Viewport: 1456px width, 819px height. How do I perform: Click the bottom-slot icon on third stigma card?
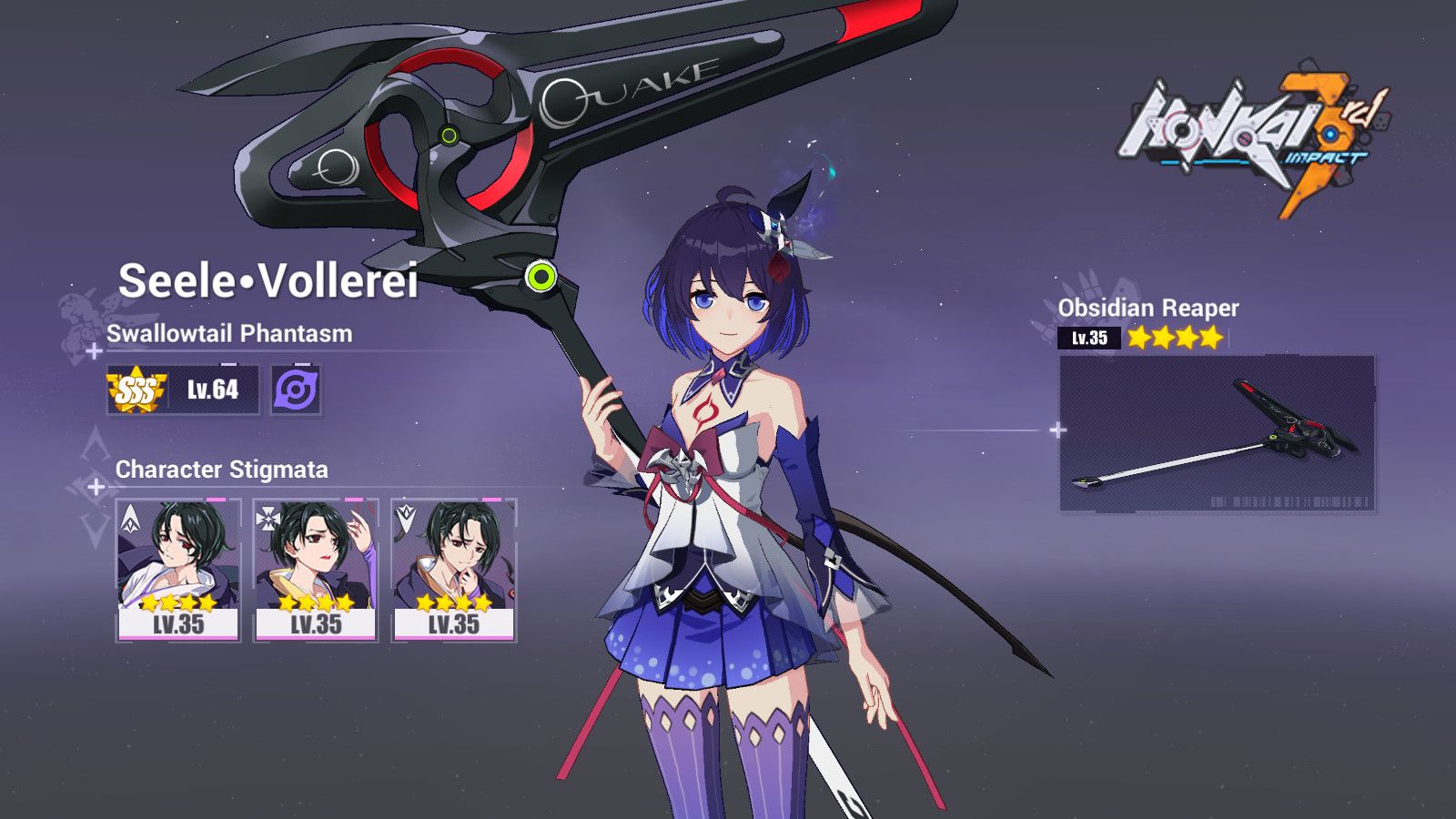tap(406, 518)
